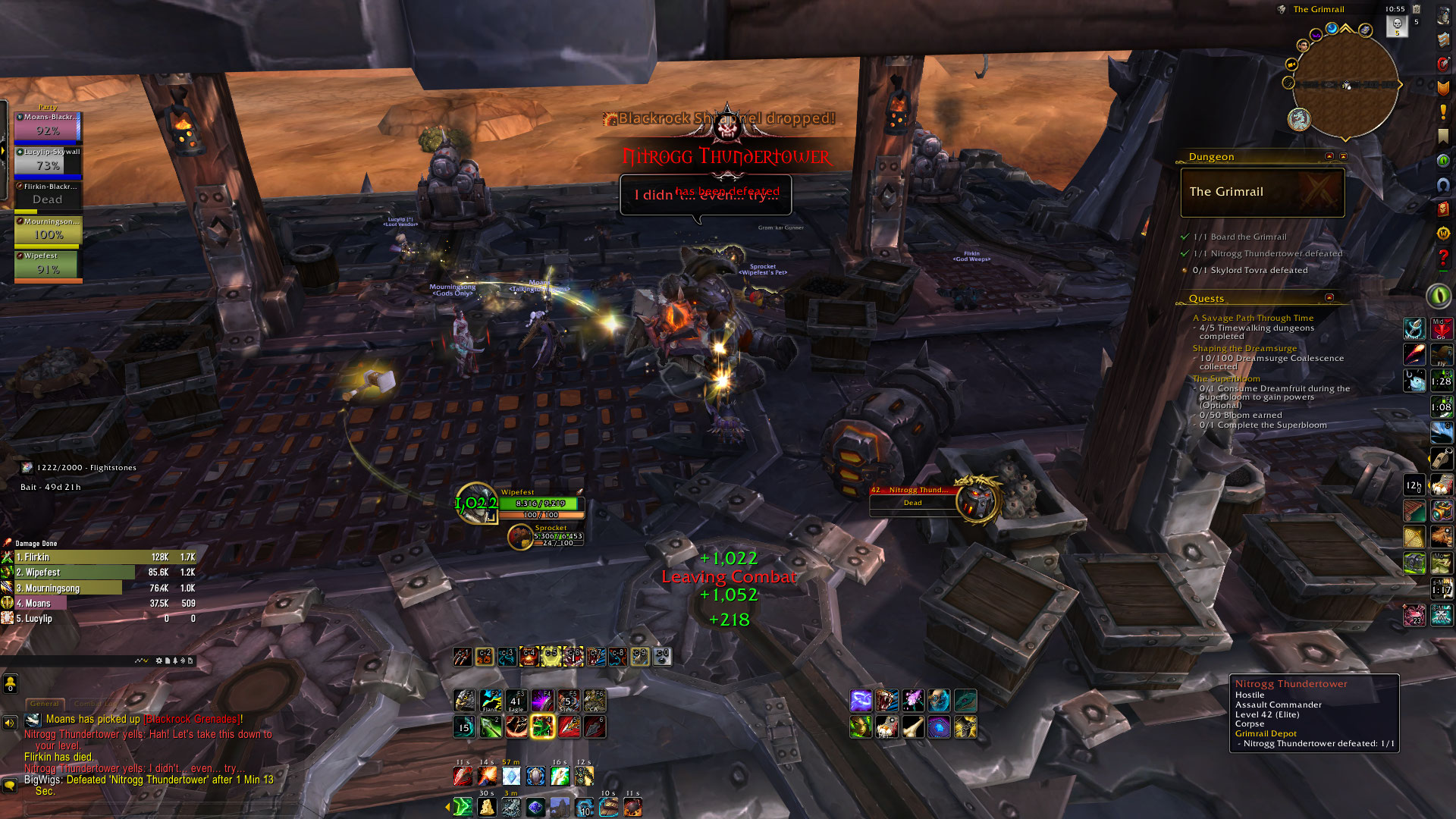Switch to the General chat tab

[x=45, y=704]
